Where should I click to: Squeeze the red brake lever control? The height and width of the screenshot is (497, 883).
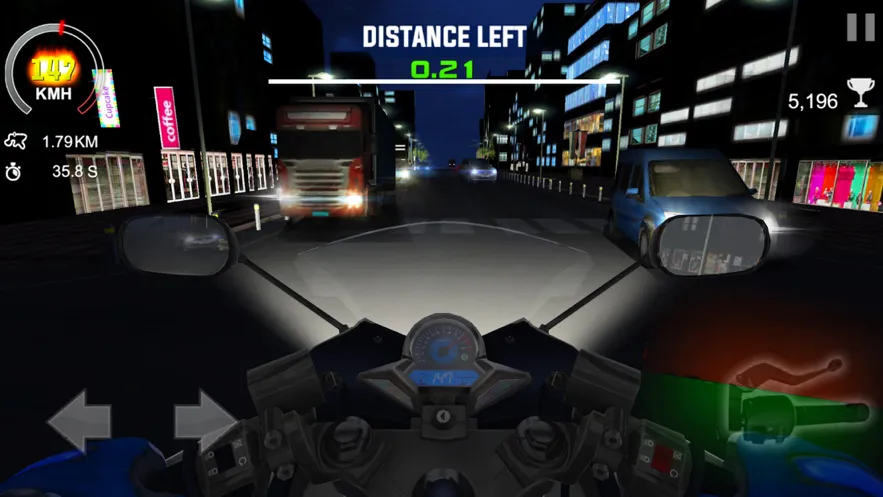789,374
